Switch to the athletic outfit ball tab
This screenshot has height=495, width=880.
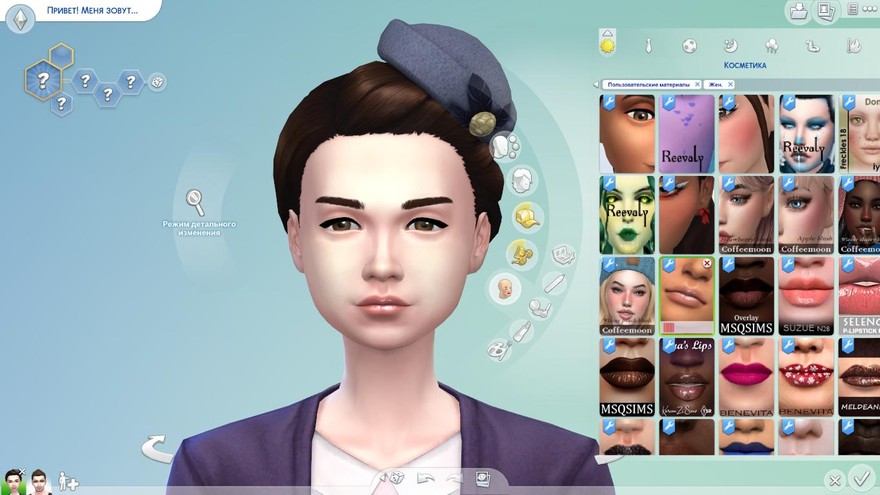[x=689, y=46]
